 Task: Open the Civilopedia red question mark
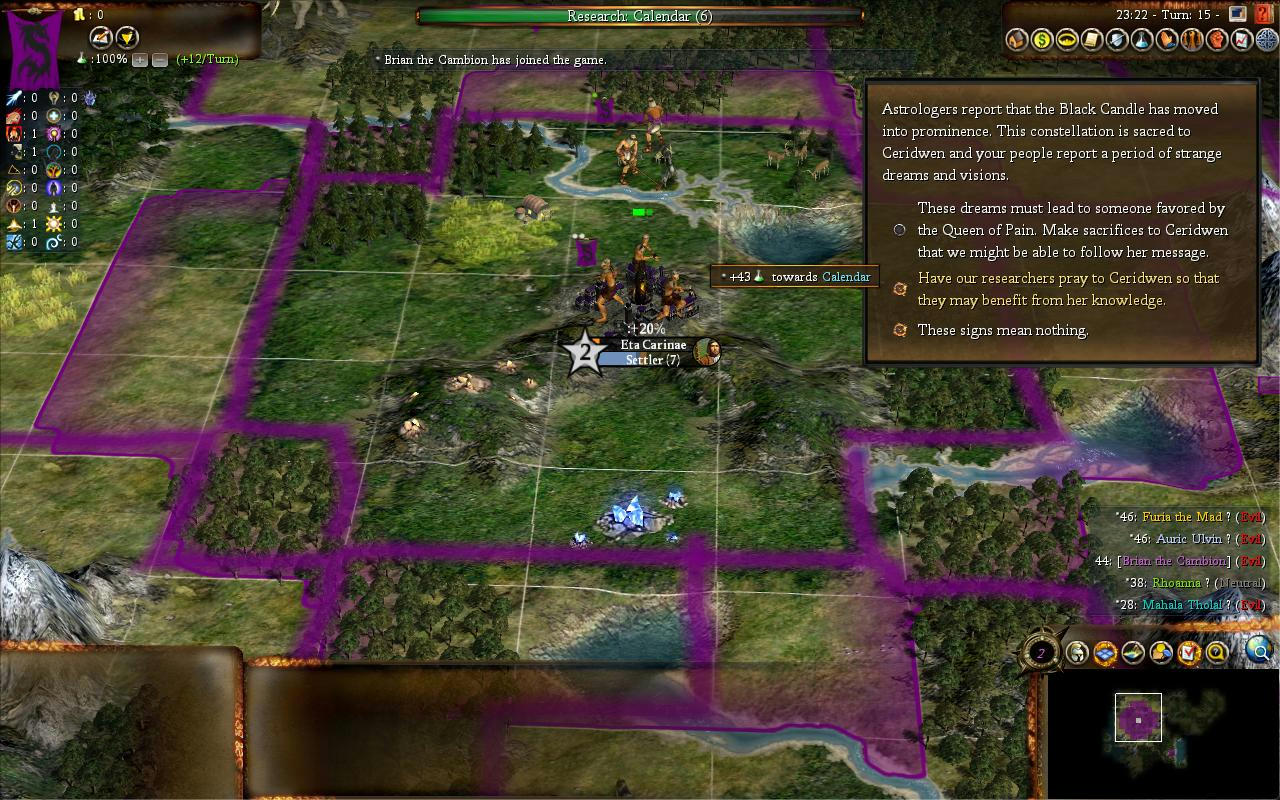coord(1262,14)
